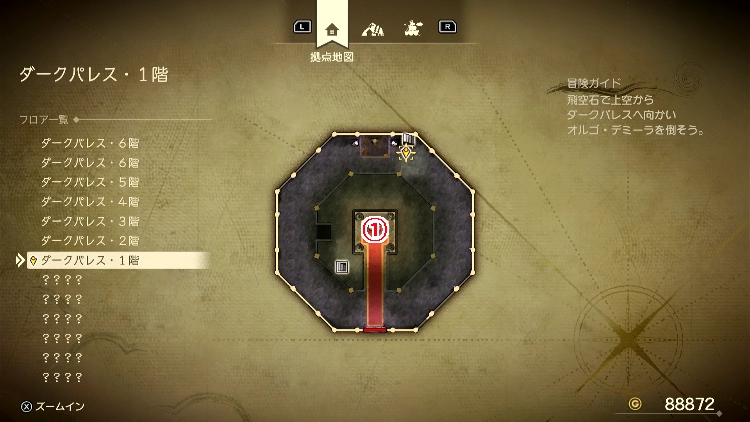Click the yellow player position marker
Image resolution: width=750 pixels, height=422 pixels.
(x=405, y=152)
